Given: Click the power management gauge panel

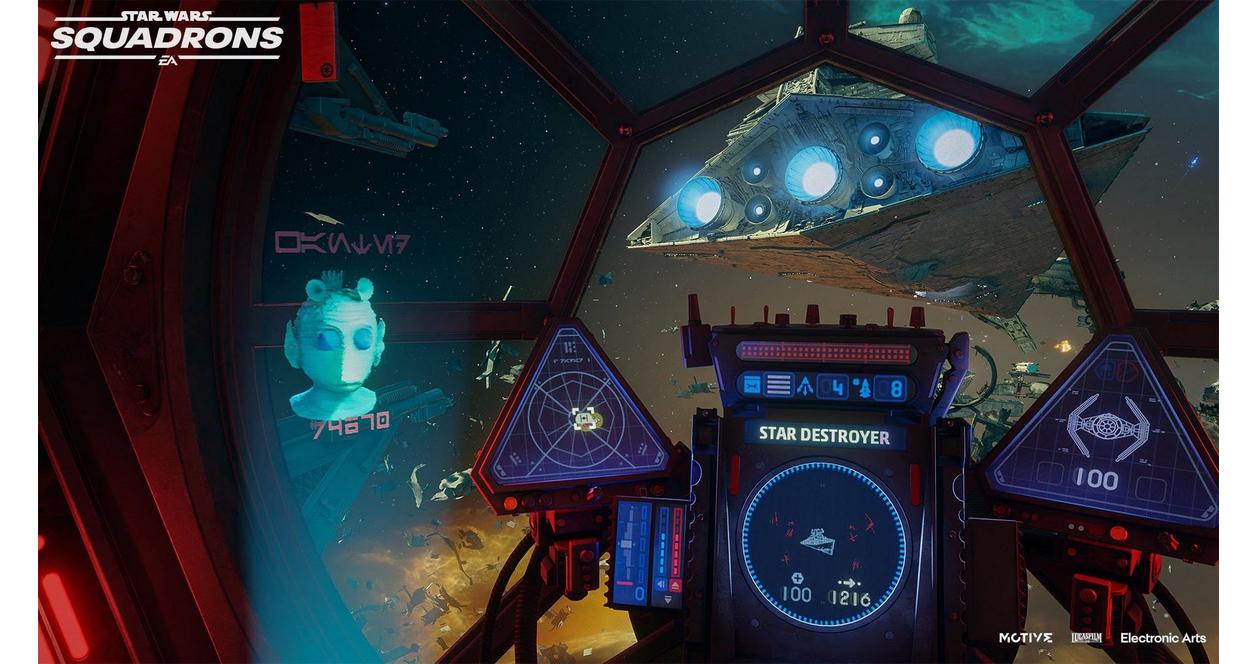Looking at the screenshot, I should point(650,551).
